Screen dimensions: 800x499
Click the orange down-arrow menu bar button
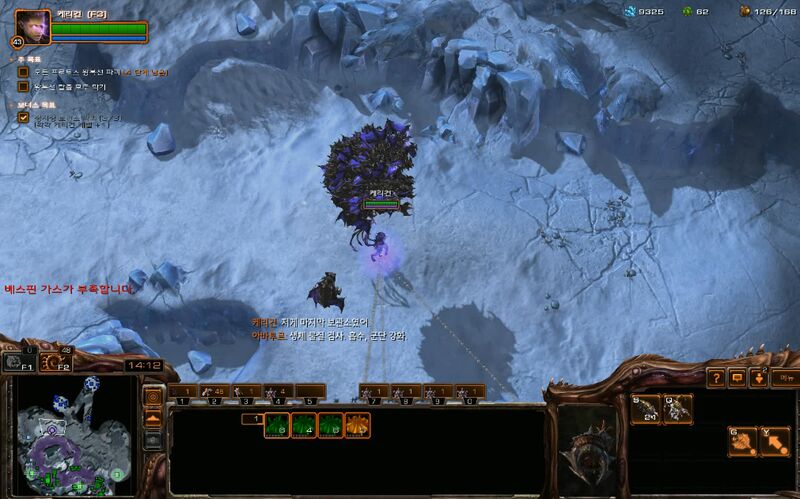click(x=759, y=378)
